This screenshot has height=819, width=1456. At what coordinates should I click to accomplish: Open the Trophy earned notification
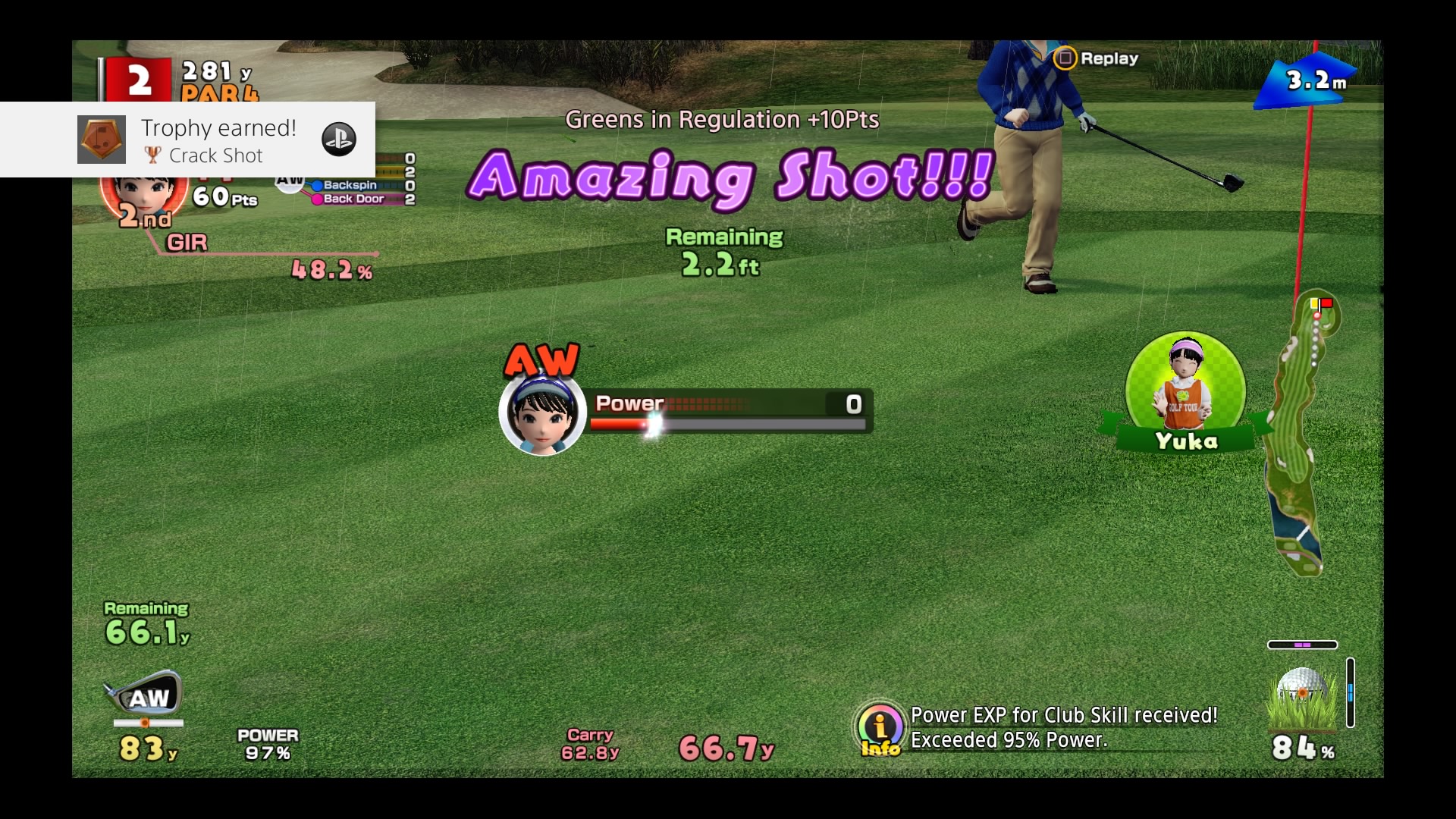218,140
